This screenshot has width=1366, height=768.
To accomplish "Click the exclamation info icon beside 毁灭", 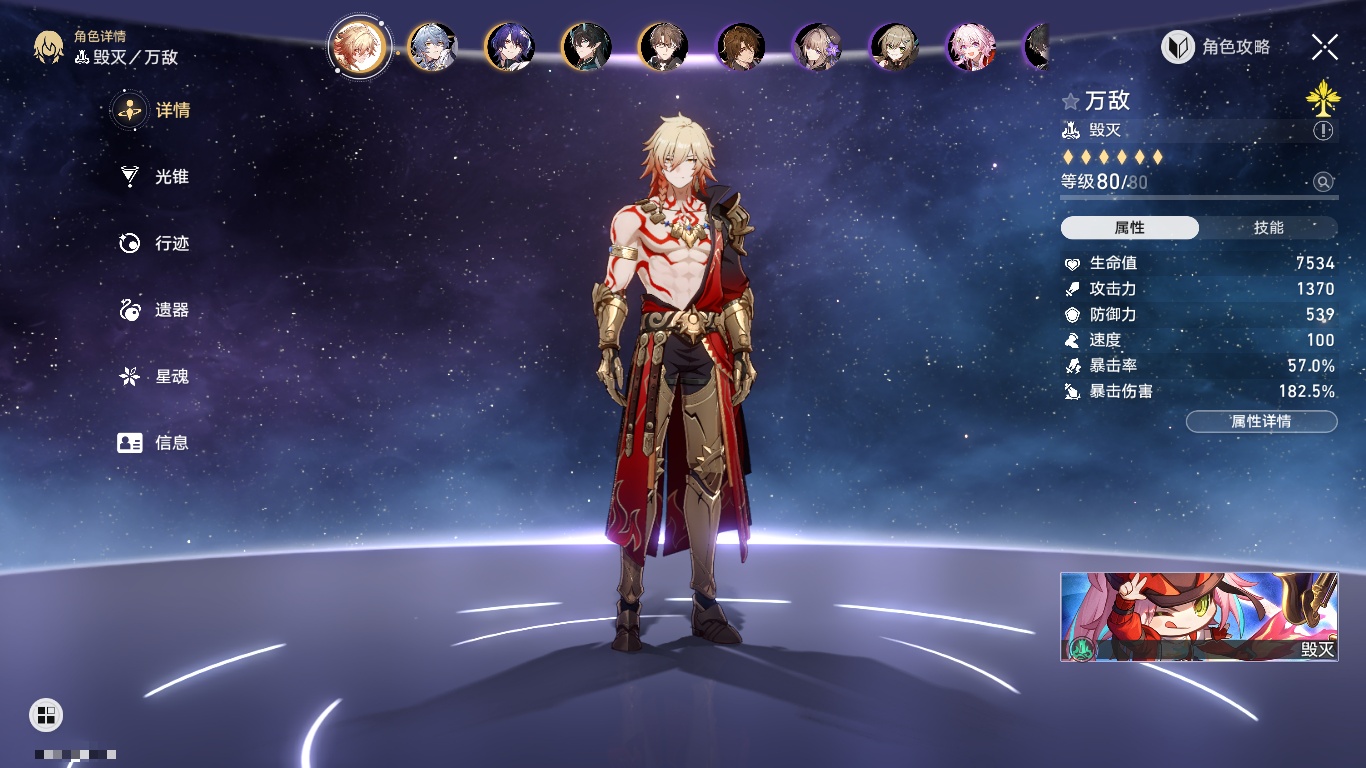I will (1323, 131).
